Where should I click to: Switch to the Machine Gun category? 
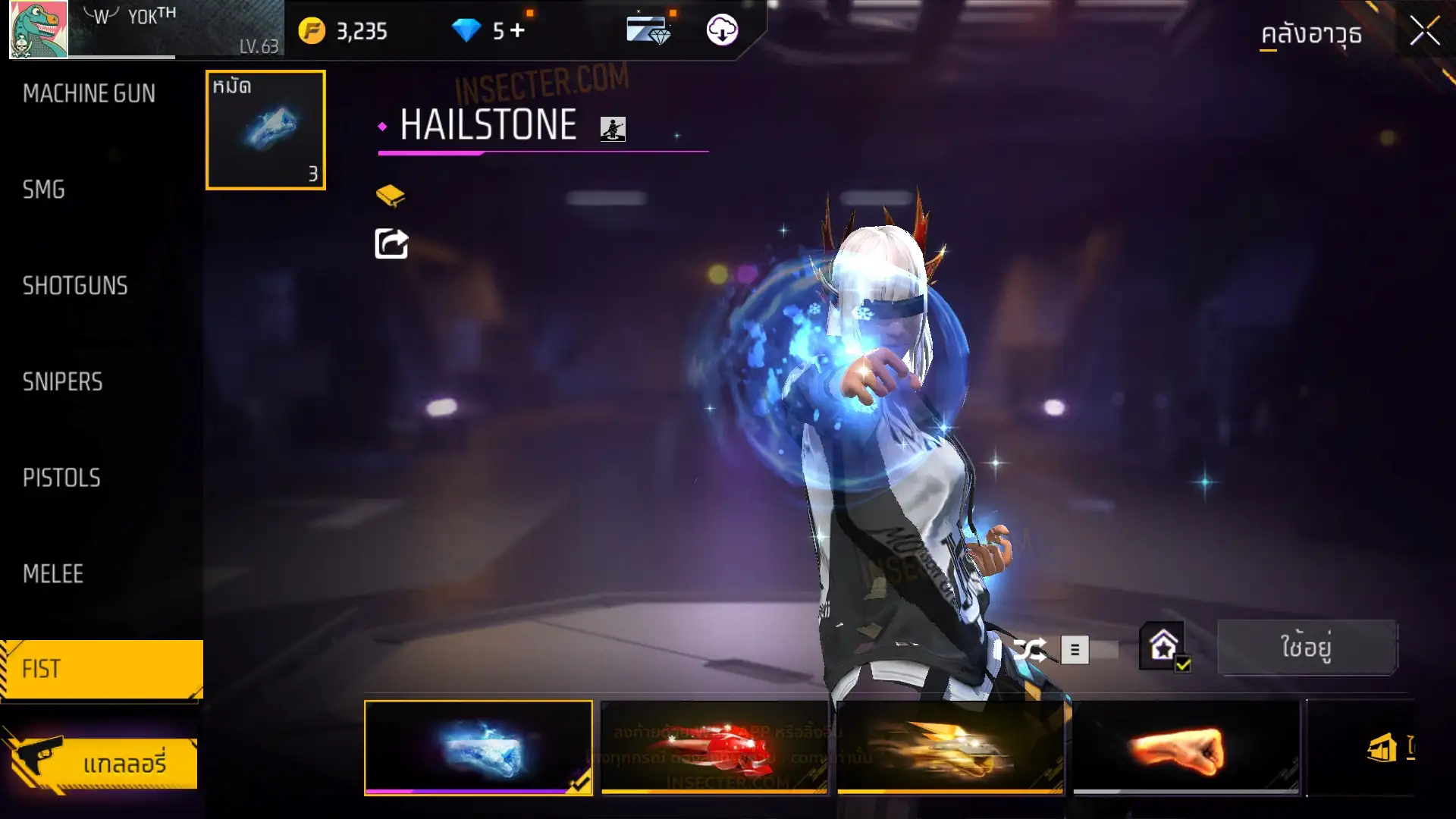point(89,93)
